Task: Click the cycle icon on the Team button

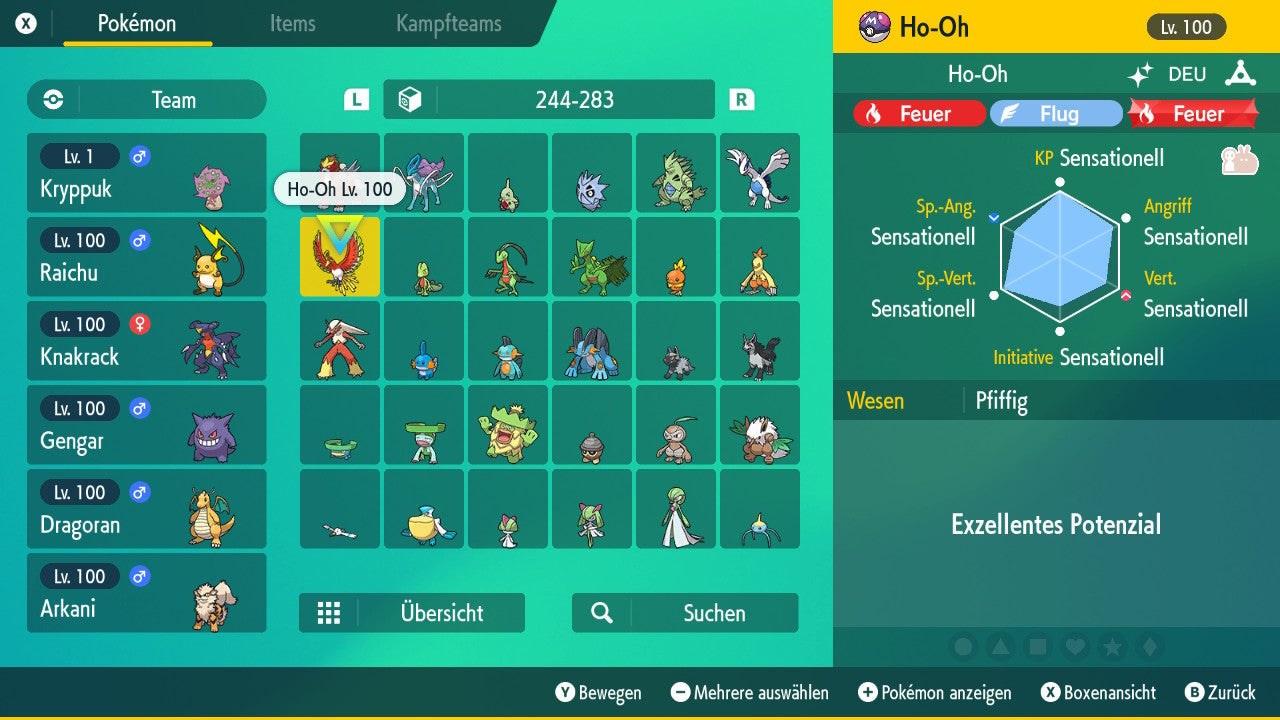Action: tap(51, 99)
